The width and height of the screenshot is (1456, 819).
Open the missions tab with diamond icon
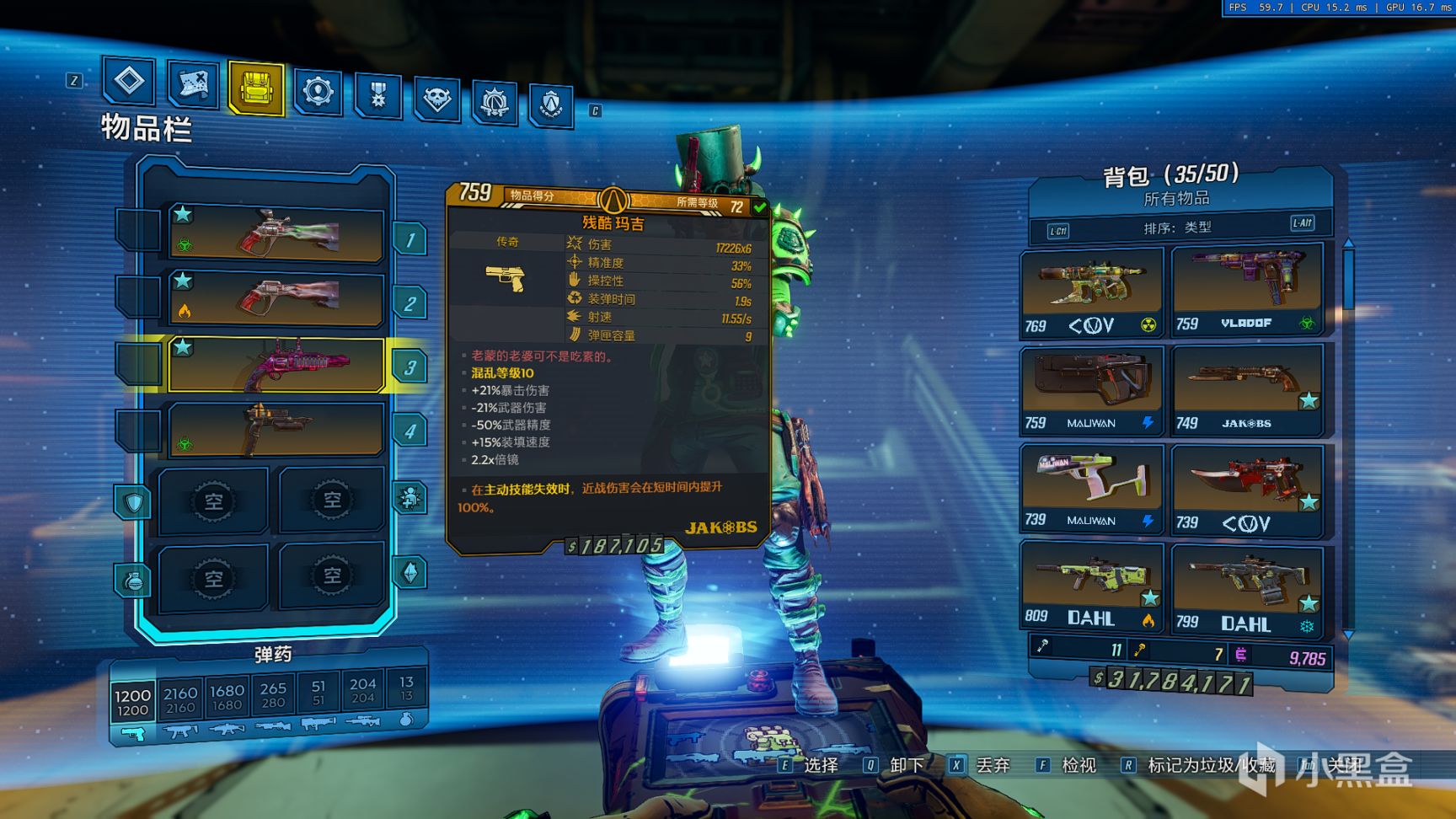pyautogui.click(x=129, y=81)
